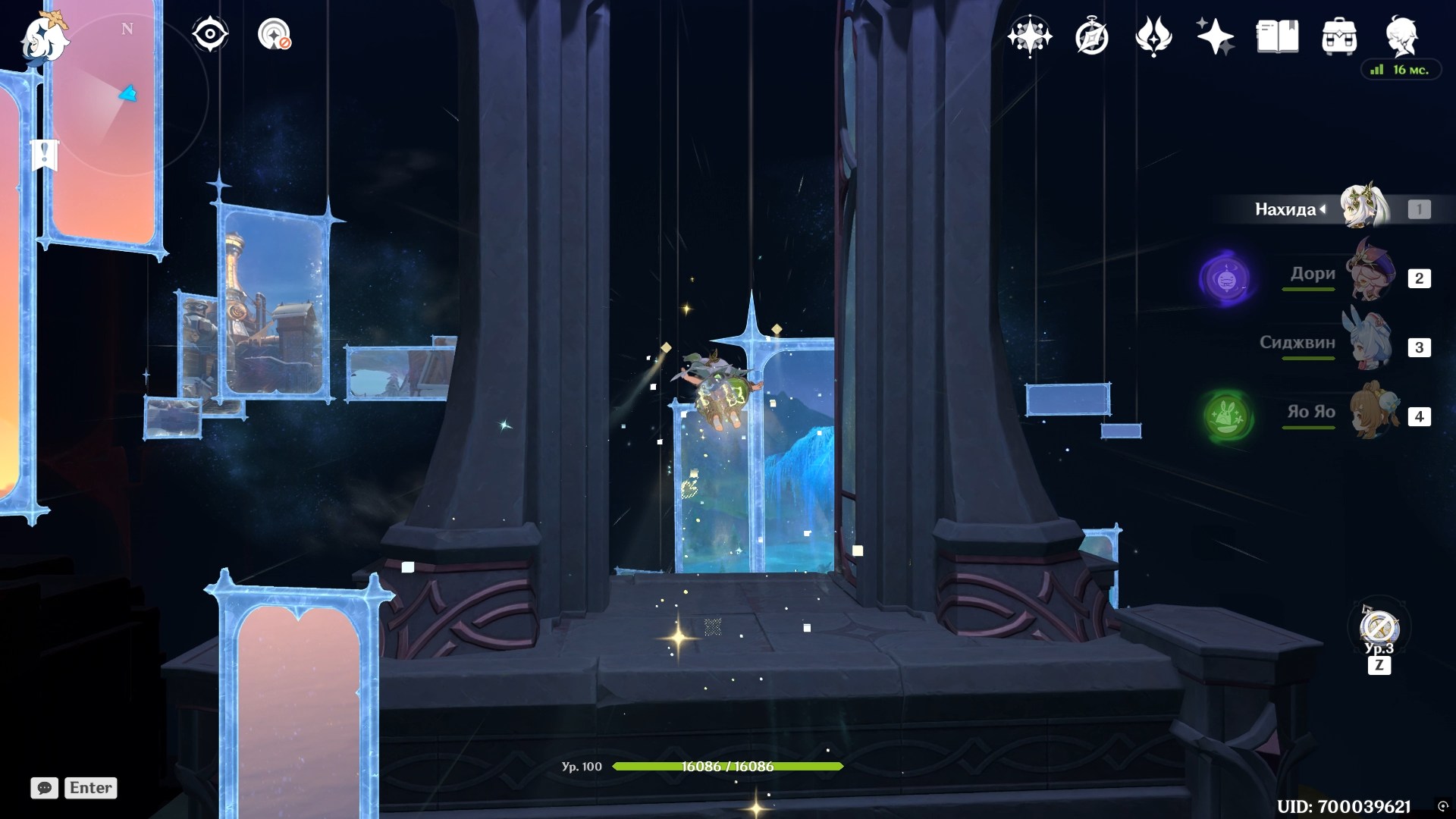Open the flame-shaped battle pass icon
The height and width of the screenshot is (819, 1456).
pos(1153,36)
